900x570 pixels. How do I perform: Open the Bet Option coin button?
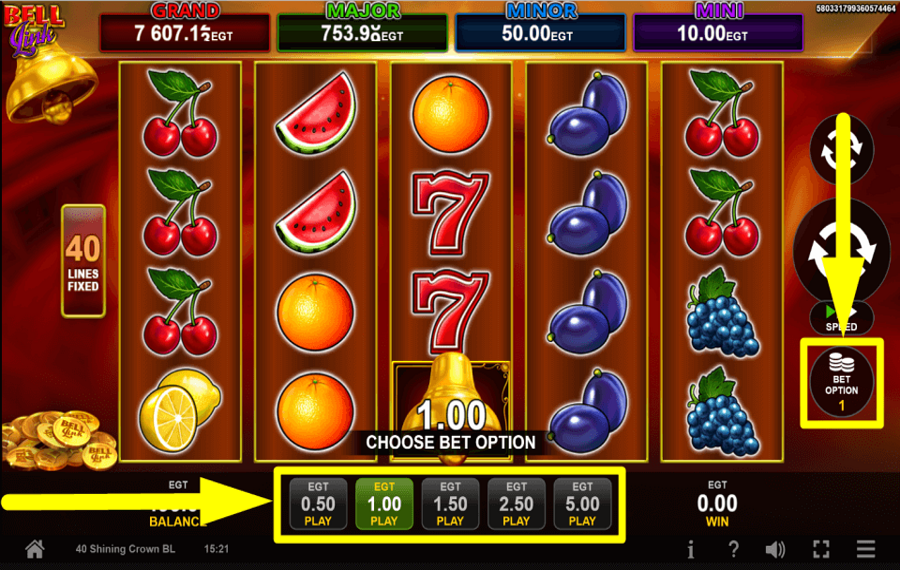[x=841, y=380]
